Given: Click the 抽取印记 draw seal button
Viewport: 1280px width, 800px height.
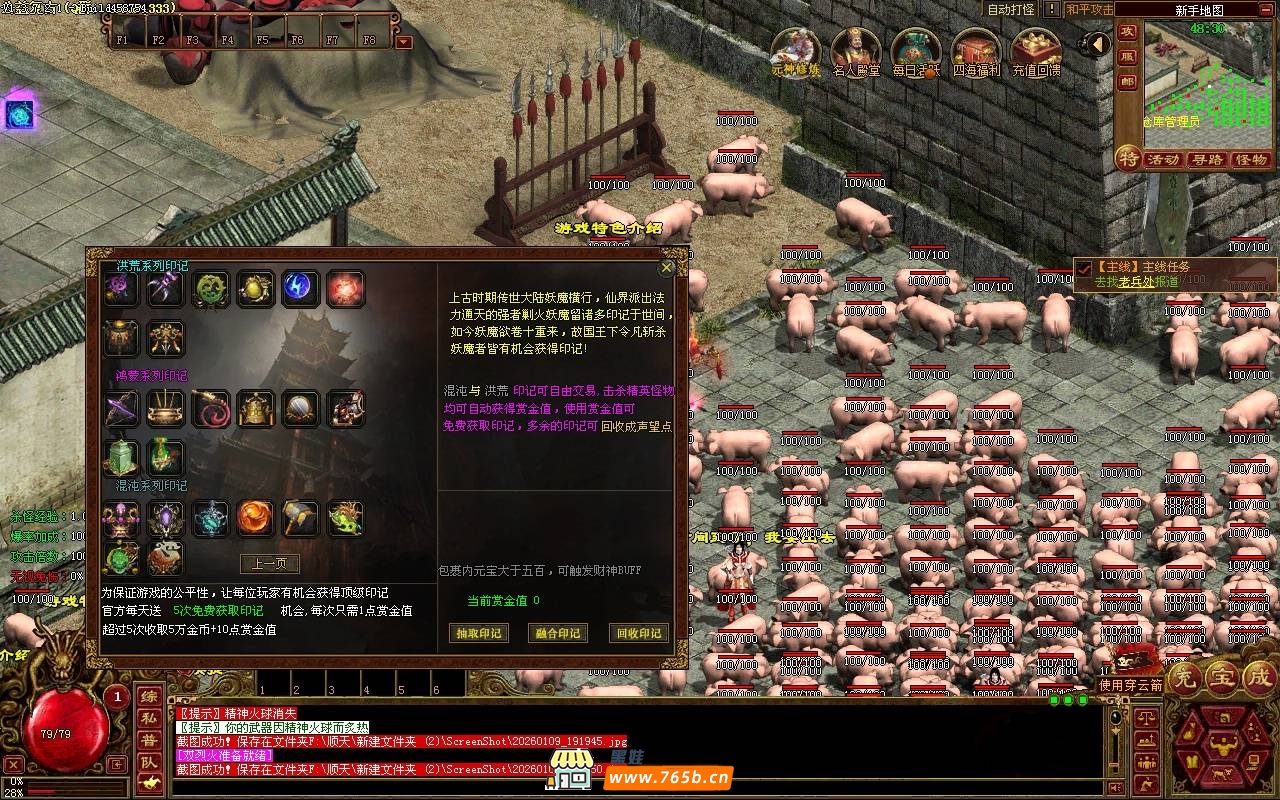Looking at the screenshot, I should (478, 633).
